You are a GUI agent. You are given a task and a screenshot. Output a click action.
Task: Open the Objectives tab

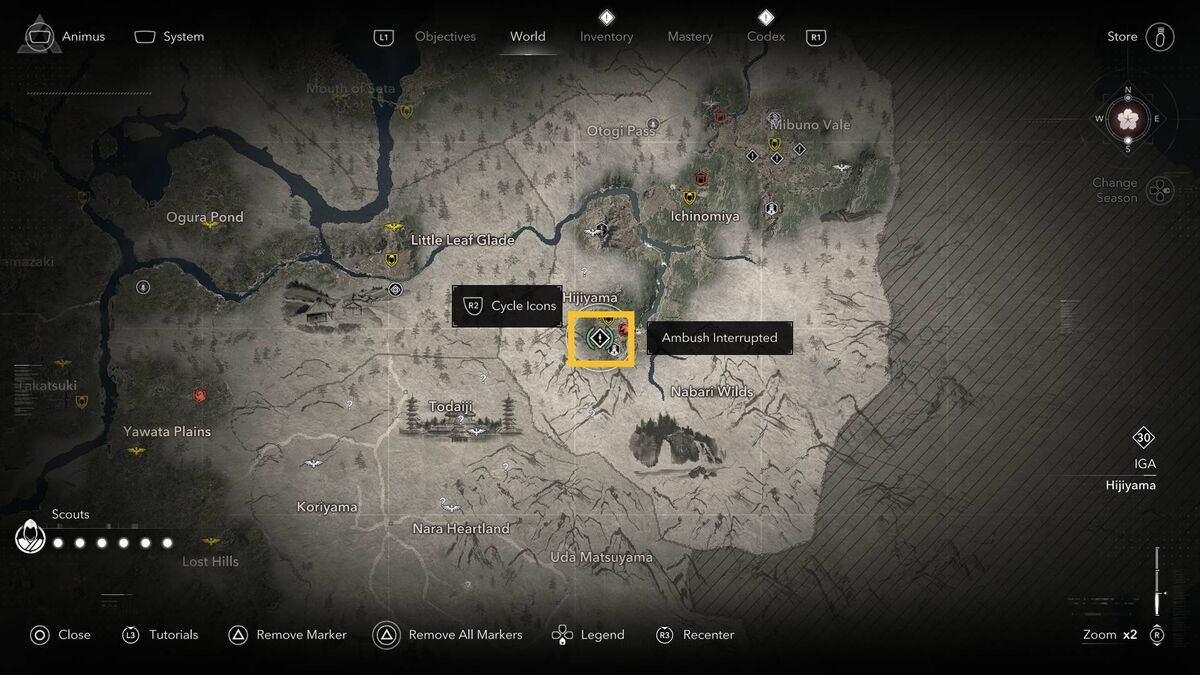445,37
